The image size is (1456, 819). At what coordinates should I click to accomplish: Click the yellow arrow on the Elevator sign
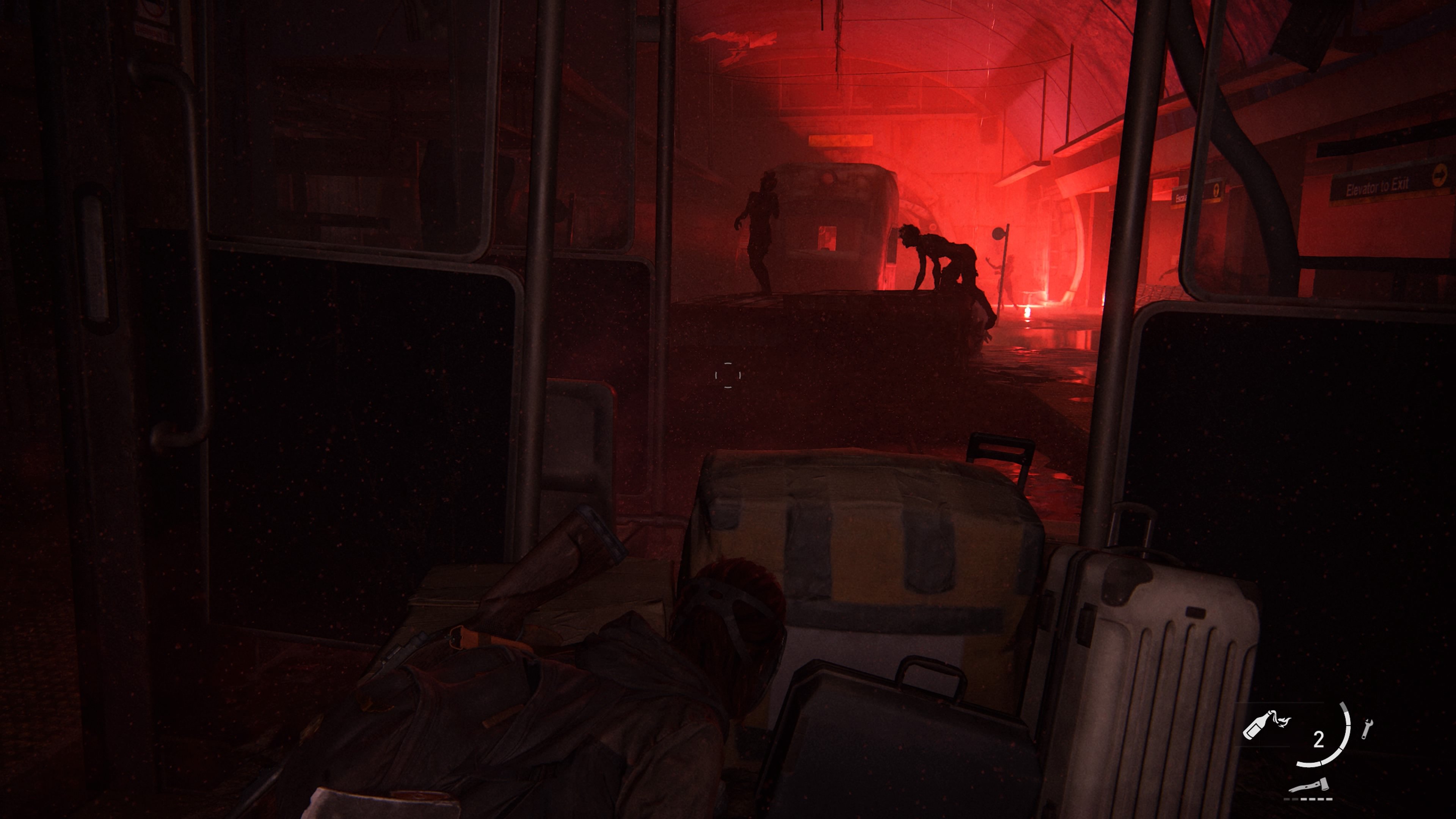[x=1440, y=175]
